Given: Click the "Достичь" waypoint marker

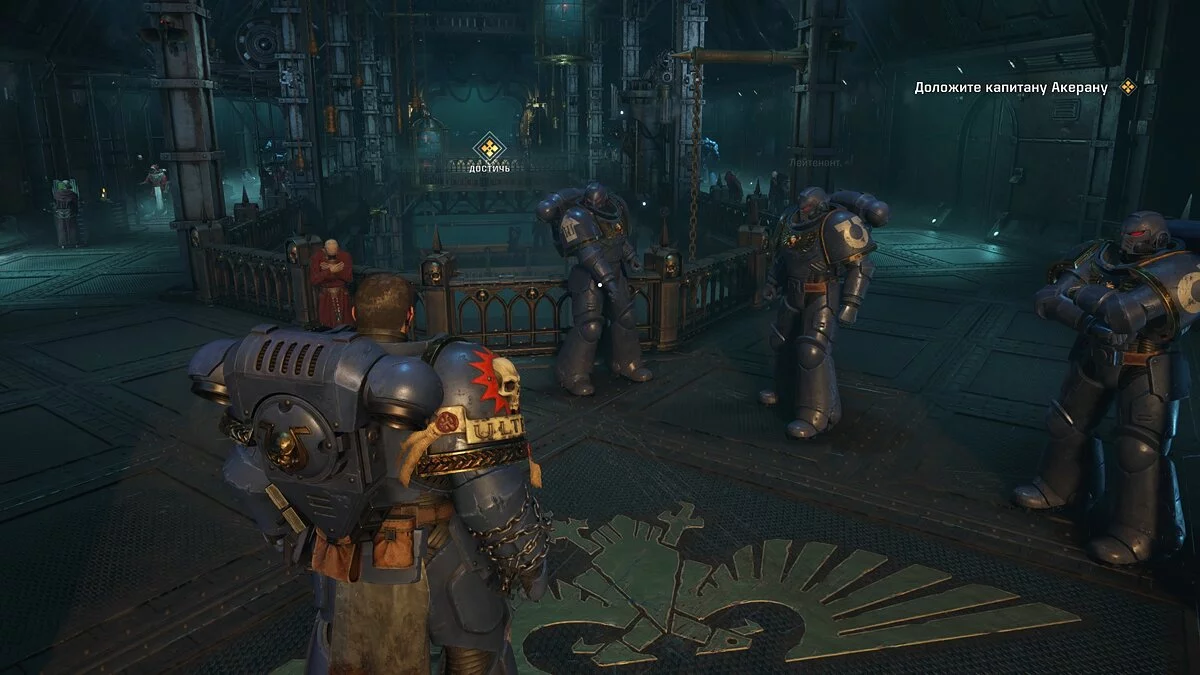Looking at the screenshot, I should click(489, 149).
